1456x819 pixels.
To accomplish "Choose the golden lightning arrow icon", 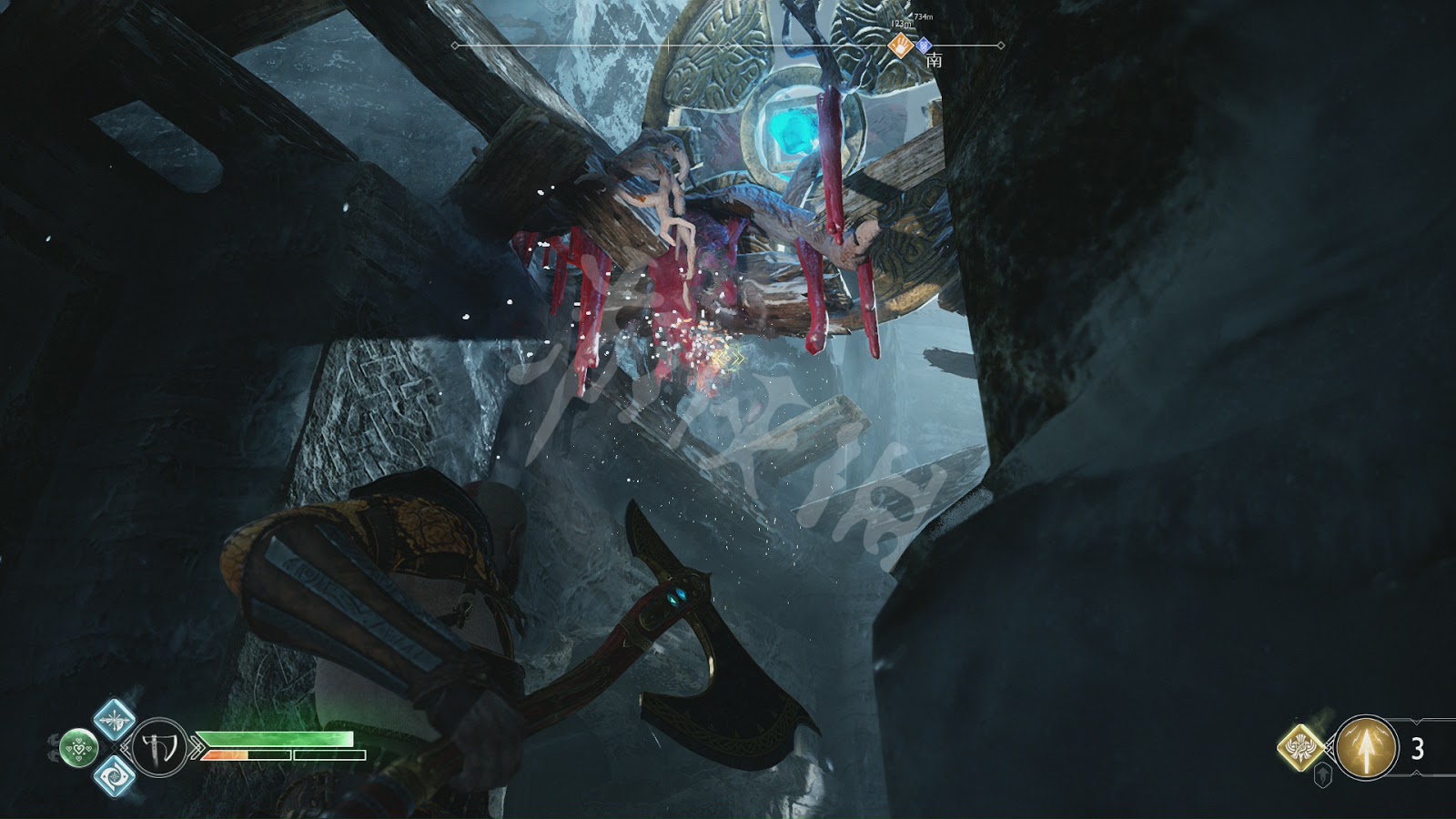I will 1366,747.
